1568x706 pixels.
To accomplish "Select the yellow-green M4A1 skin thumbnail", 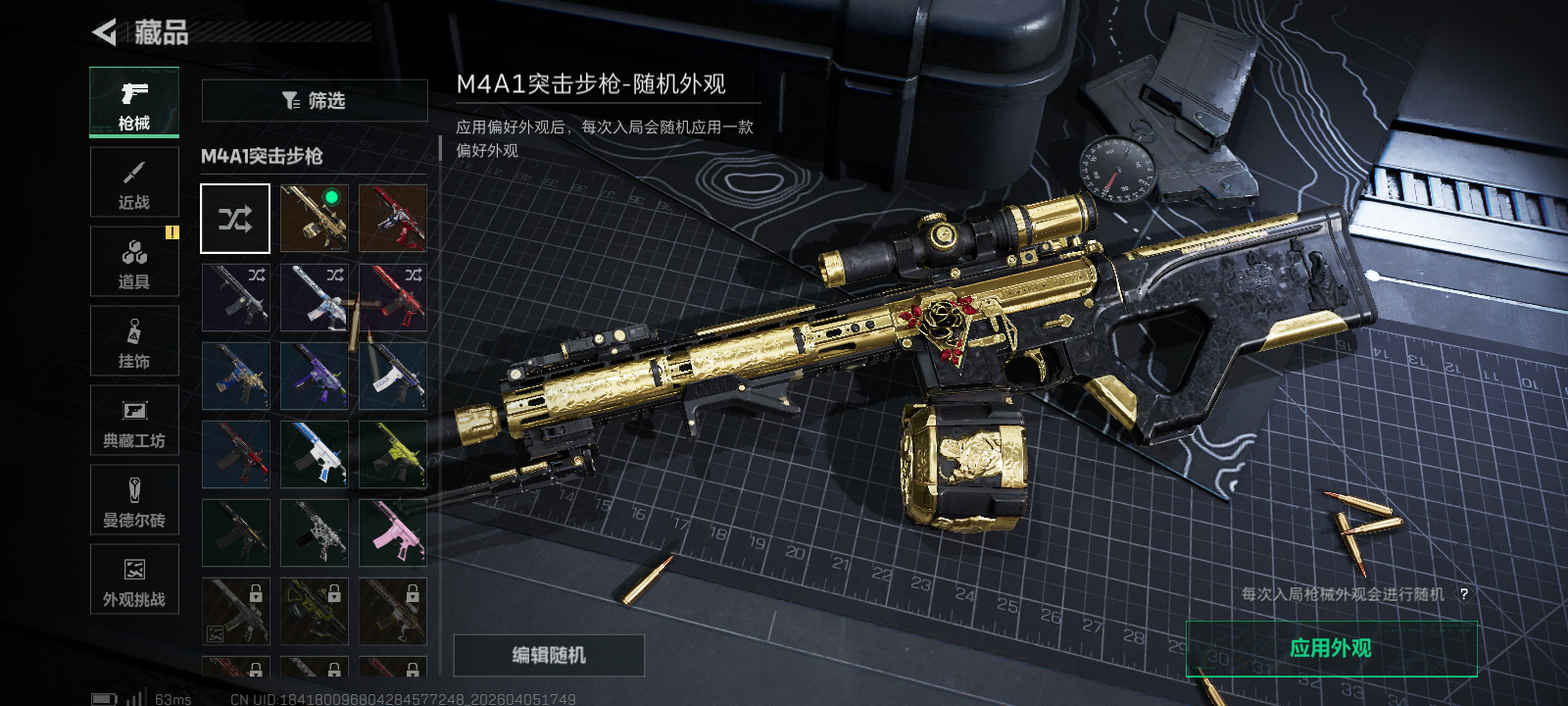I will [x=392, y=454].
